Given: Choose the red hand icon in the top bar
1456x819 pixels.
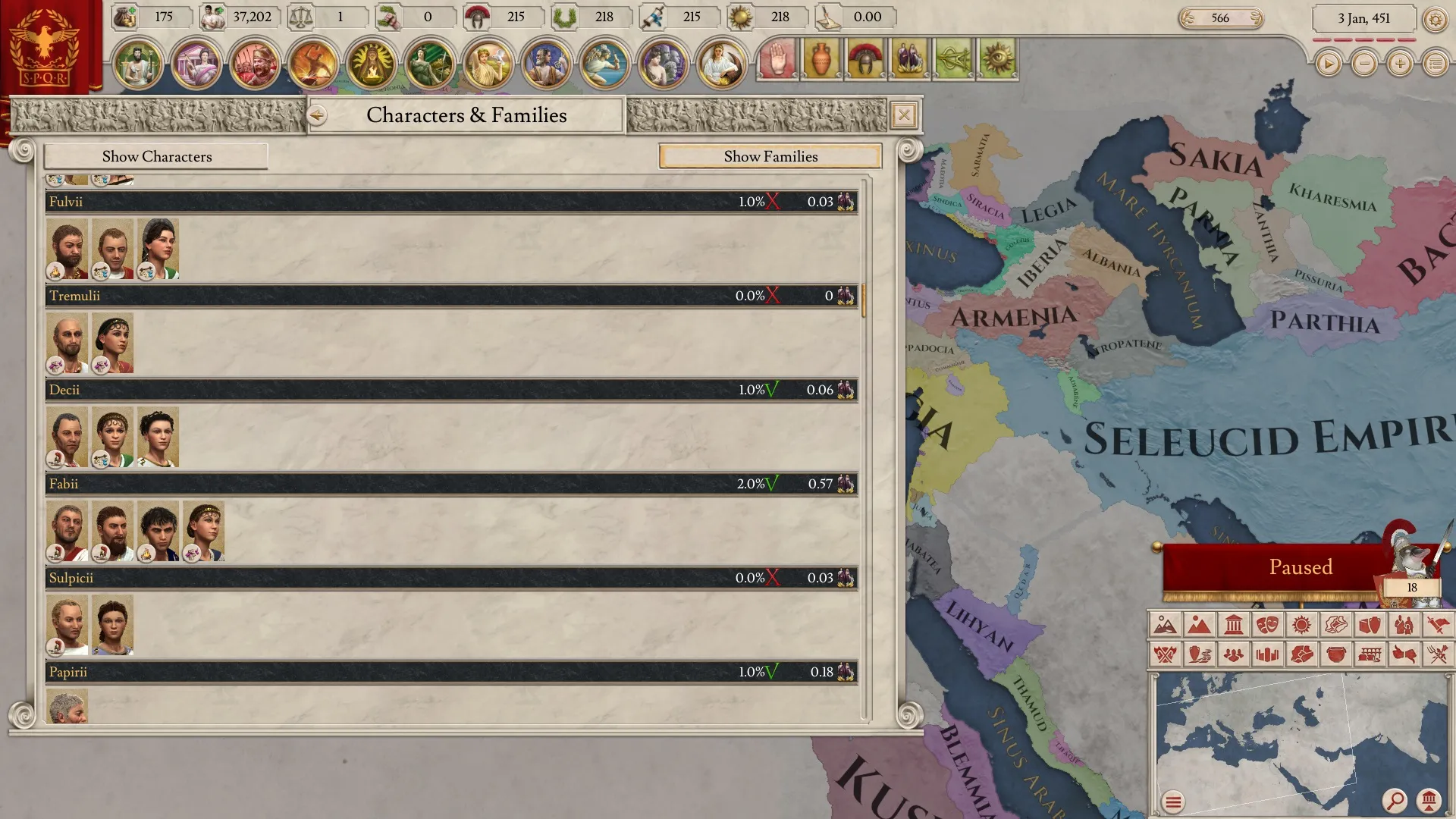Looking at the screenshot, I should (777, 61).
